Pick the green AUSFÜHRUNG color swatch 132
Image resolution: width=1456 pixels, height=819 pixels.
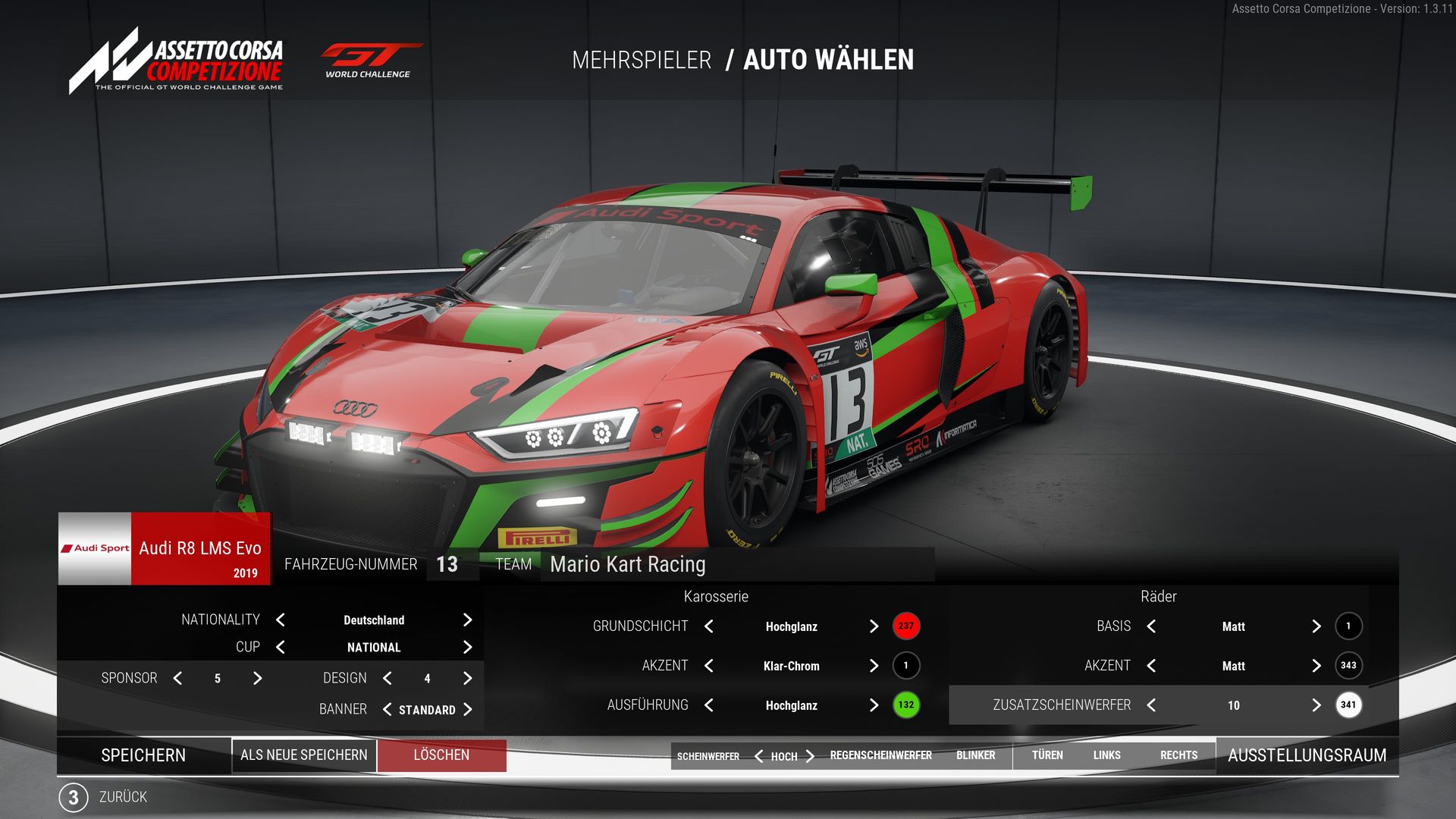click(x=905, y=705)
